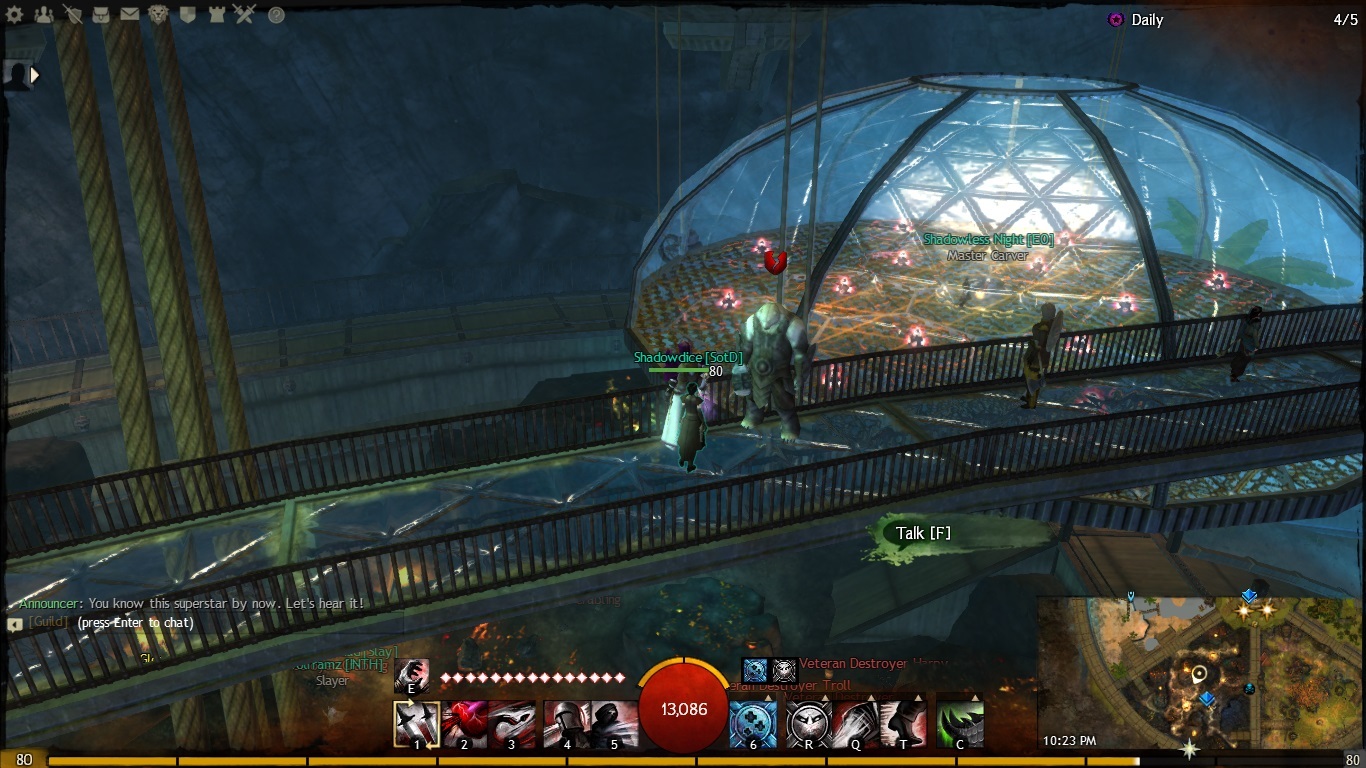Screen dimensions: 1366x768
Task: Open the help question mark icon
Action: click(277, 15)
